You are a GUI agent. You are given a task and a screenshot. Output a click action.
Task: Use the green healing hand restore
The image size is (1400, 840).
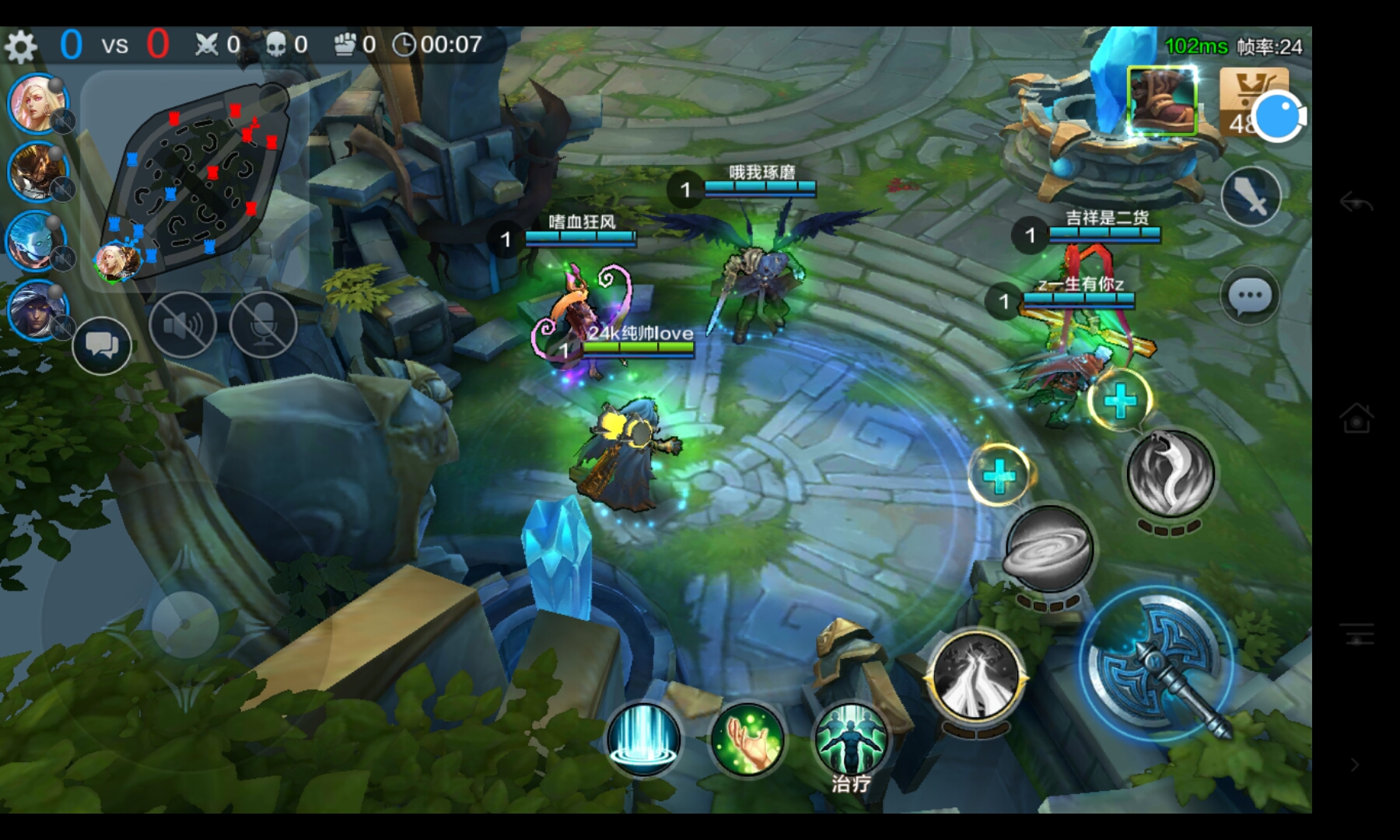(x=747, y=738)
